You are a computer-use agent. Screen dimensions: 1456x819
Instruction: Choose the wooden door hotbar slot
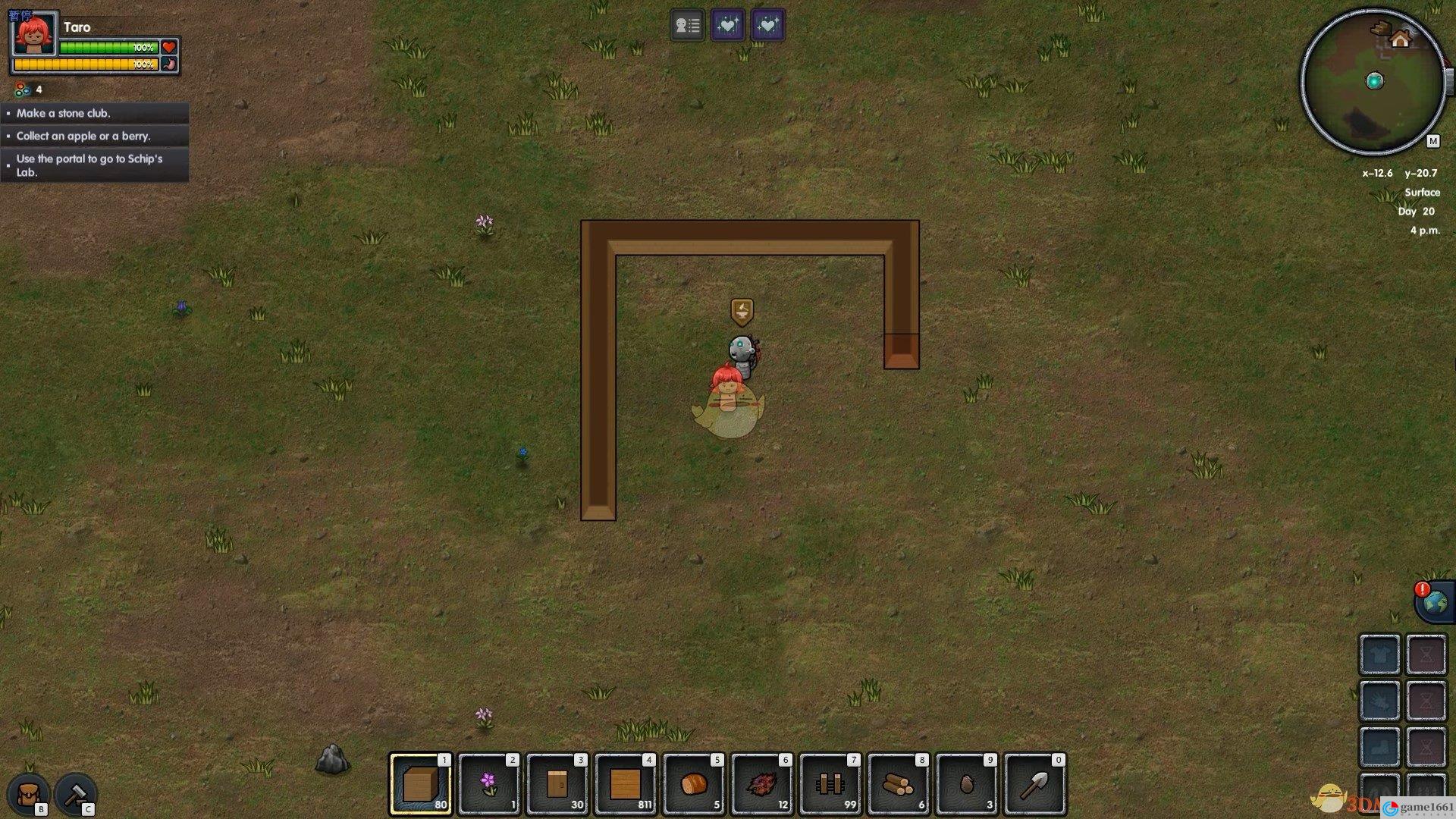pos(557,784)
